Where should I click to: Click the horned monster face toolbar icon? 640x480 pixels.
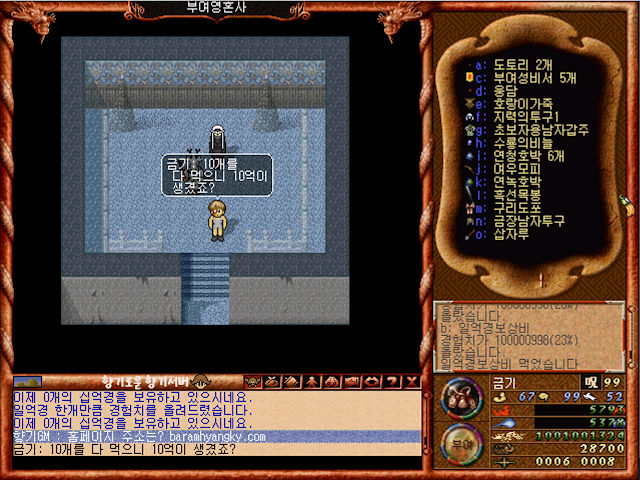(x=253, y=382)
